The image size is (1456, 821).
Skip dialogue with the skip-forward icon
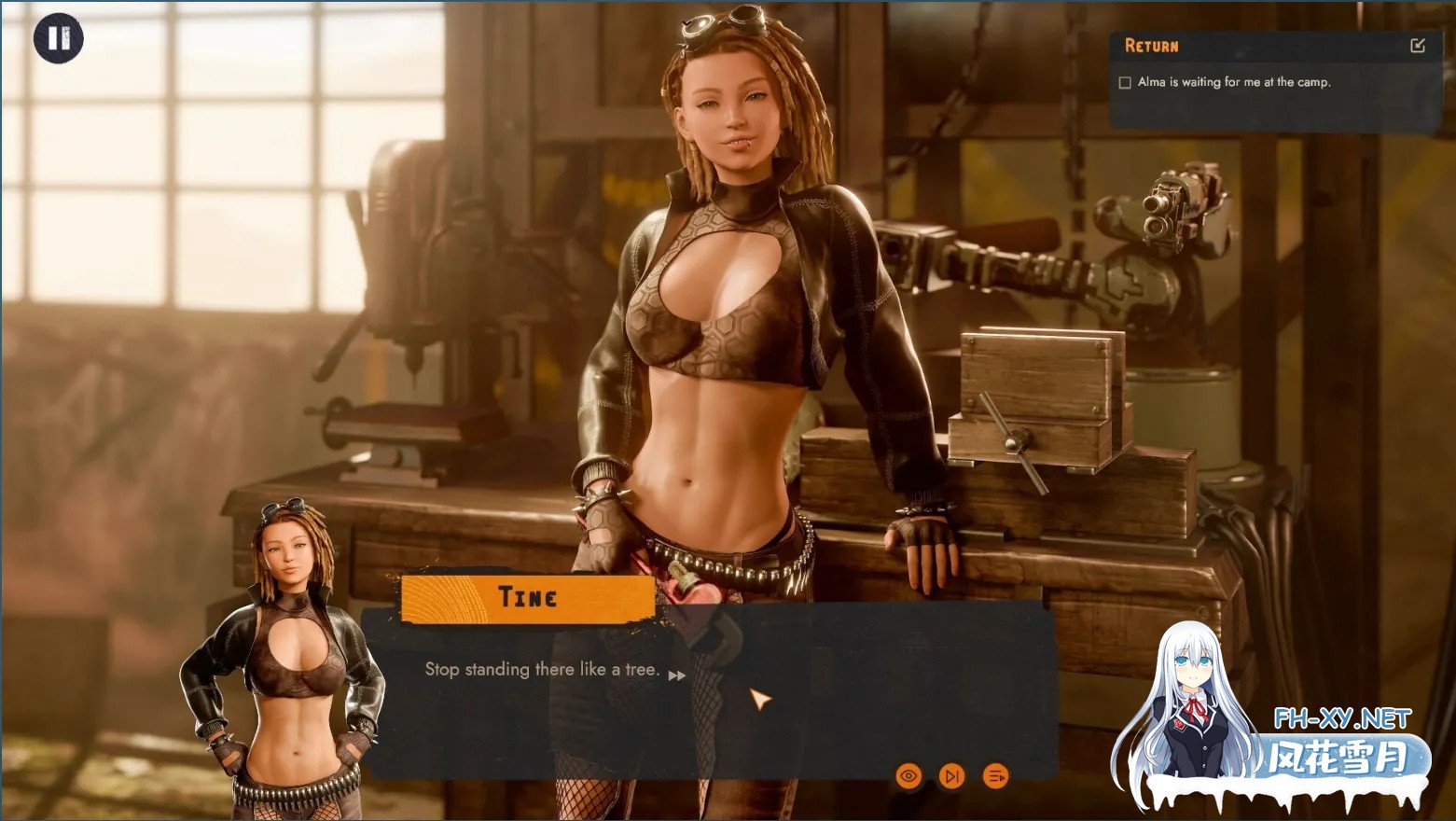952,775
